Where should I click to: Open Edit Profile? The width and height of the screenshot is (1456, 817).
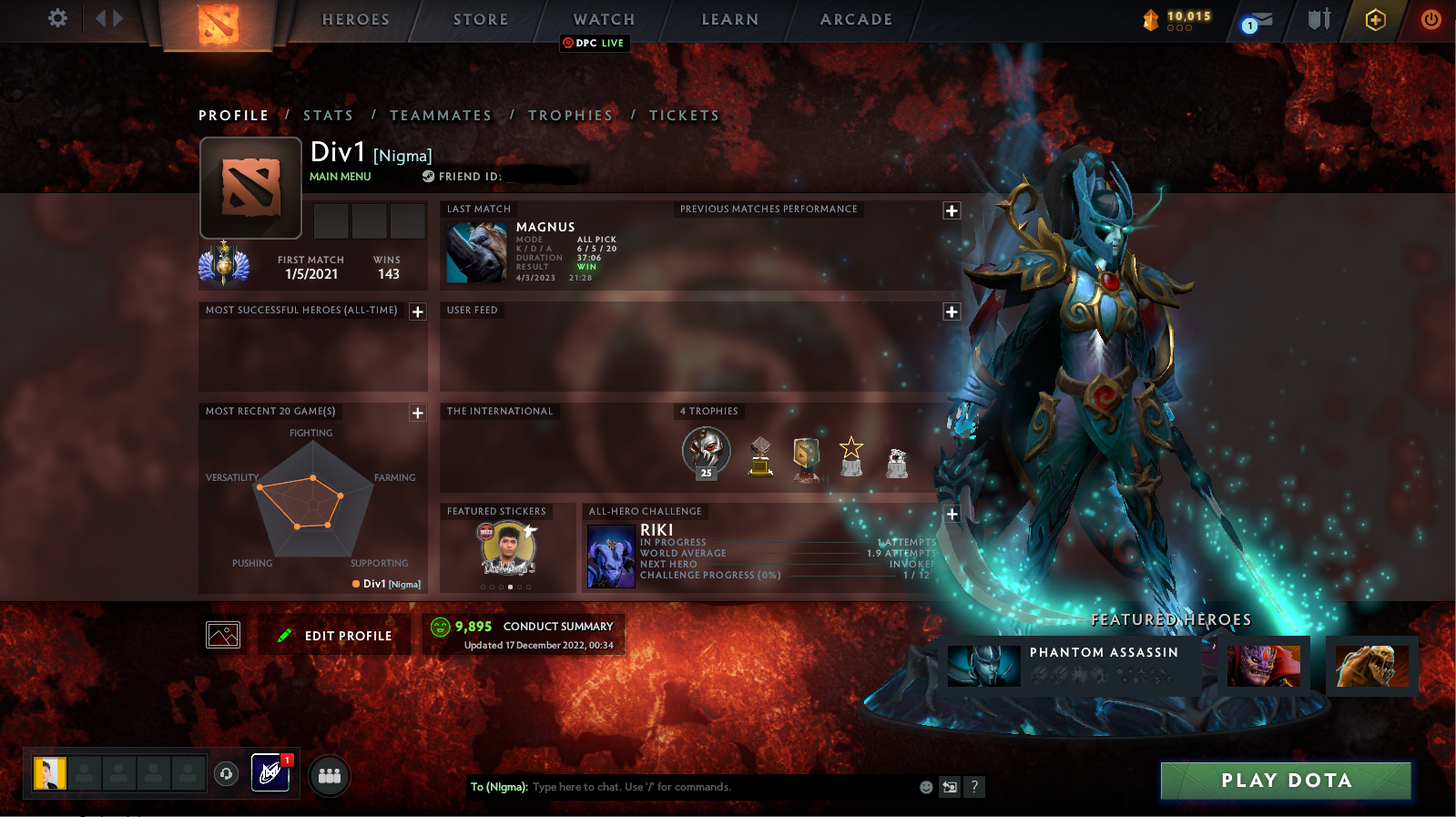coord(334,635)
